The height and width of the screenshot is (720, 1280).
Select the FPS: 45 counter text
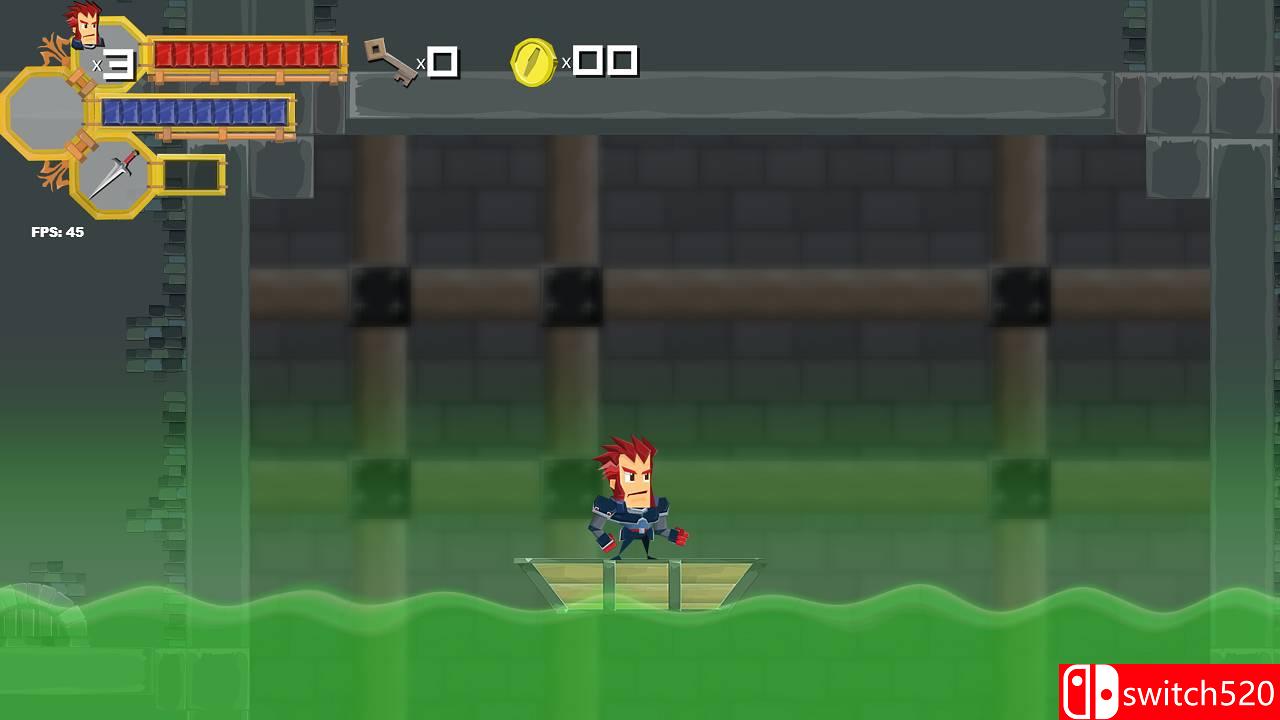tap(55, 233)
